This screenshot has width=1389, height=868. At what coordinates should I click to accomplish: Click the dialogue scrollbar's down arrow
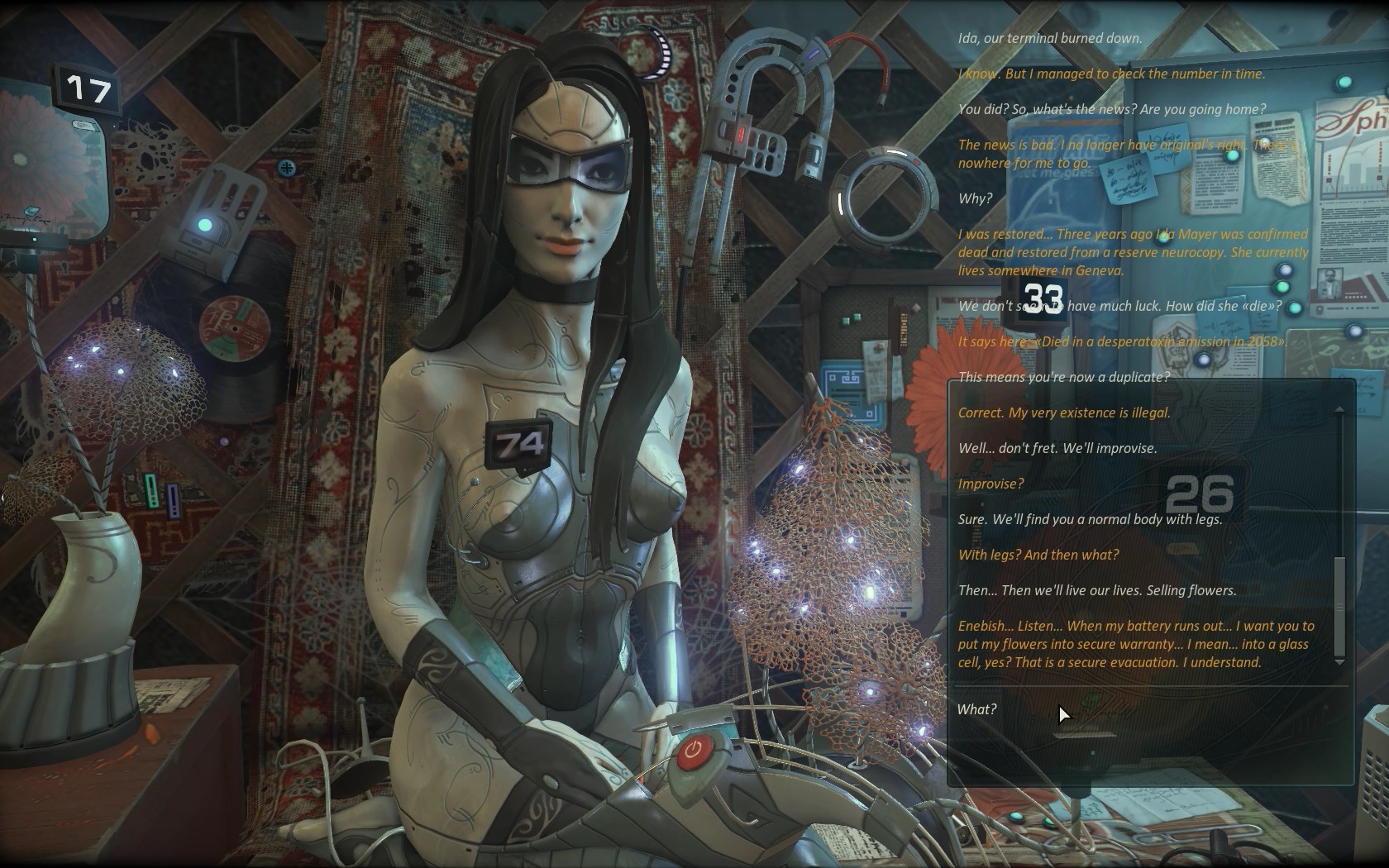(1339, 662)
